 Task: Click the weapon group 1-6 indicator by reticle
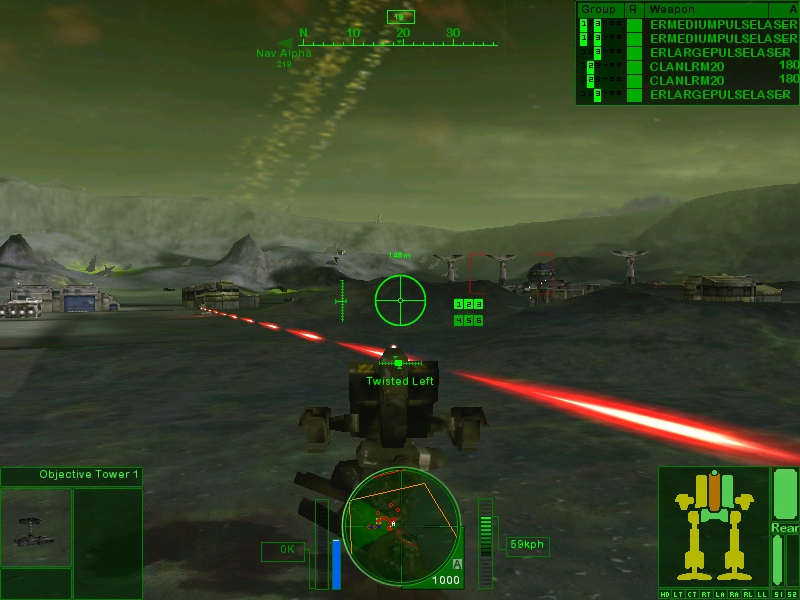(x=468, y=312)
